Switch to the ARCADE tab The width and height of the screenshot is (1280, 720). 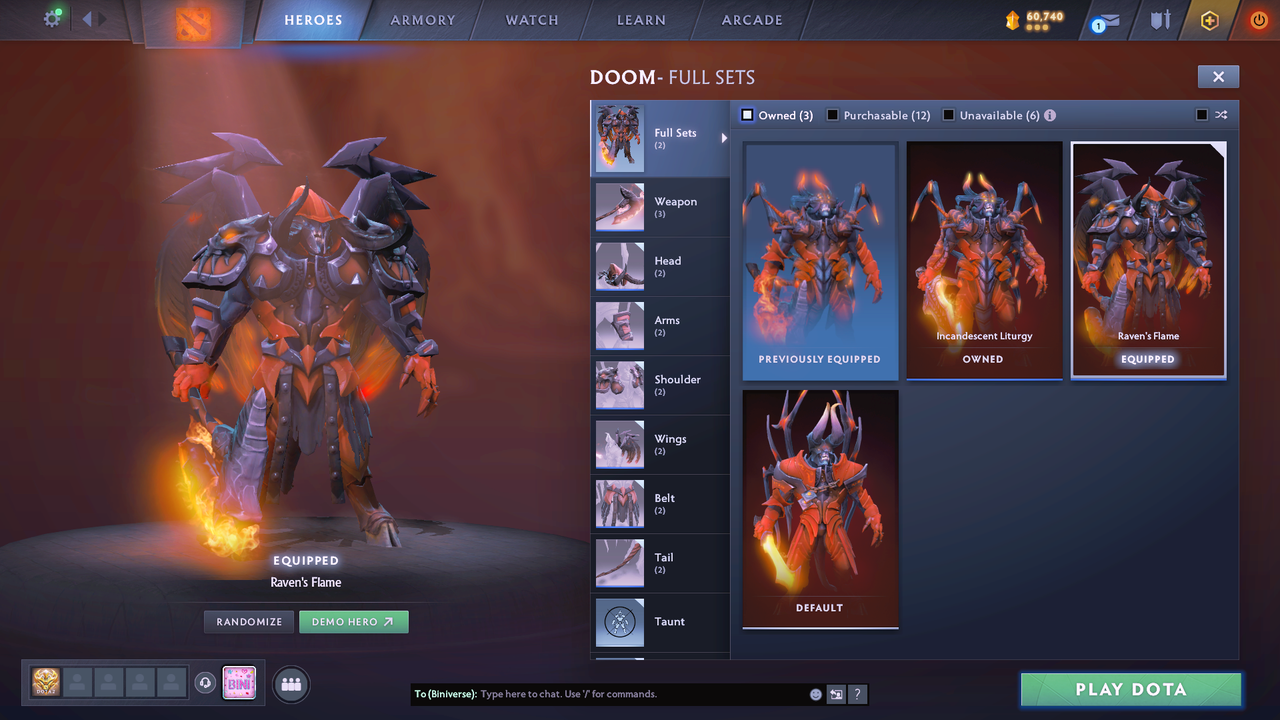coord(751,19)
